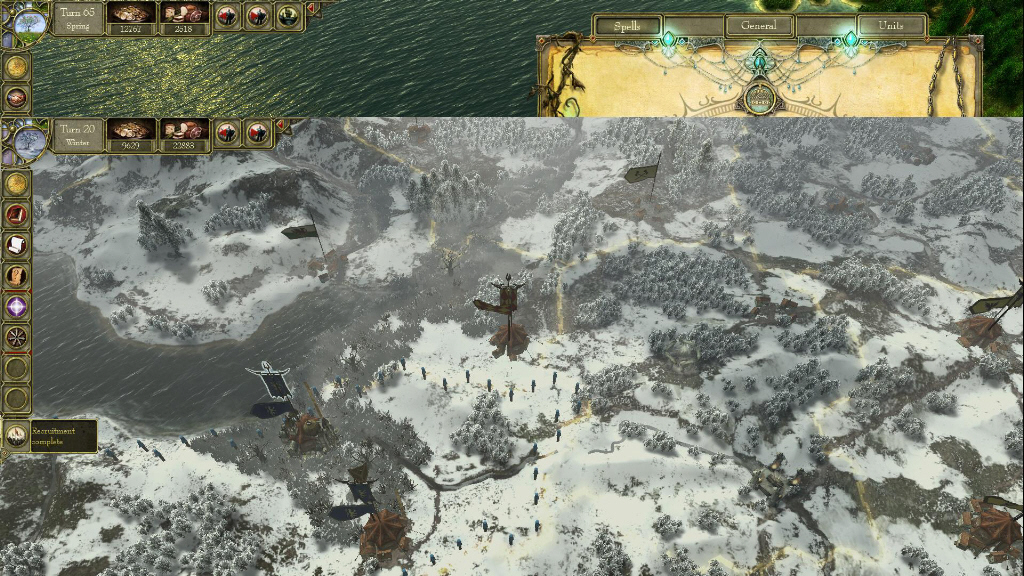Open the Recruitment complete notification

(x=50, y=435)
